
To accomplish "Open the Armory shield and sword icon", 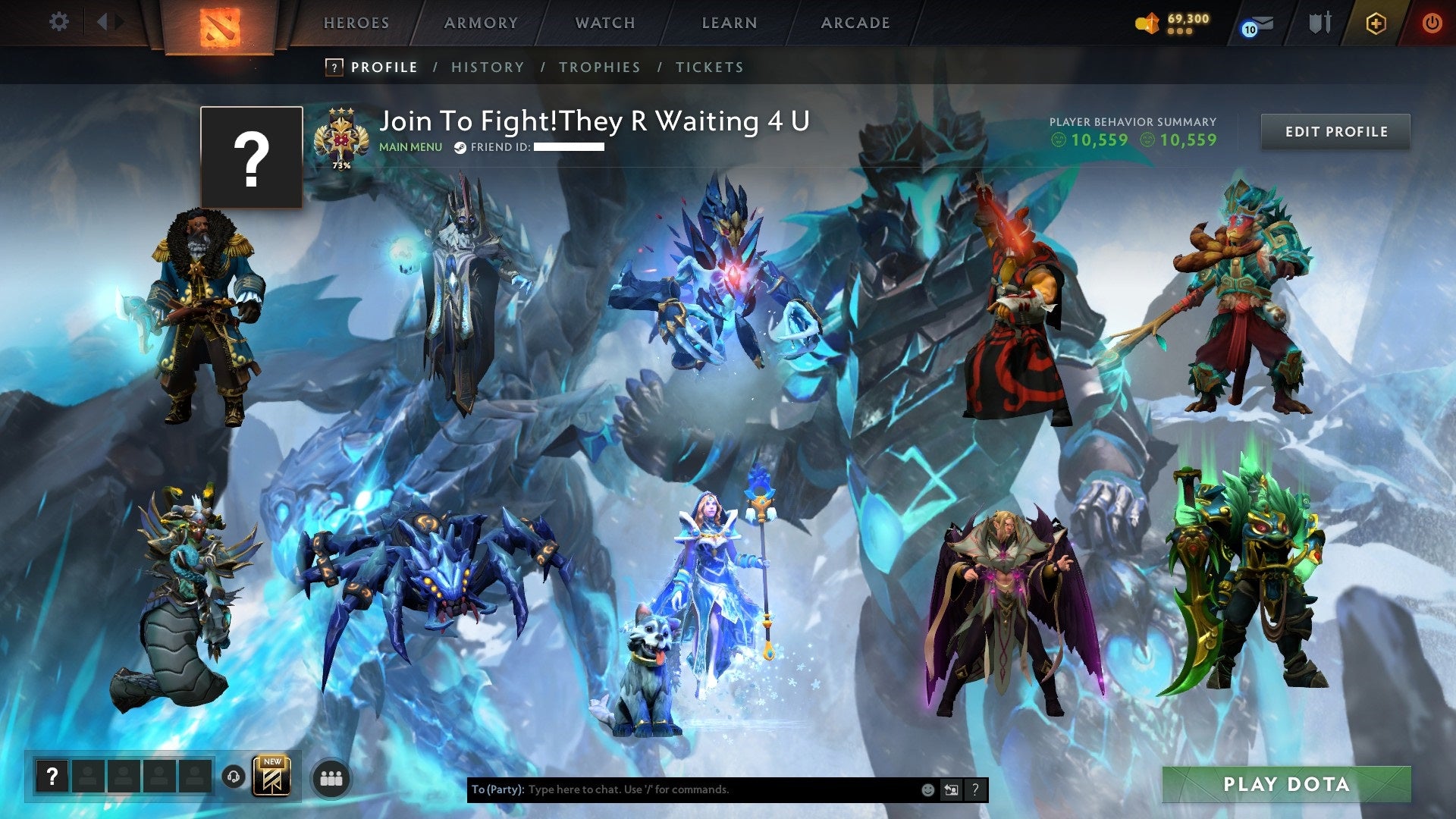I will tap(1319, 23).
